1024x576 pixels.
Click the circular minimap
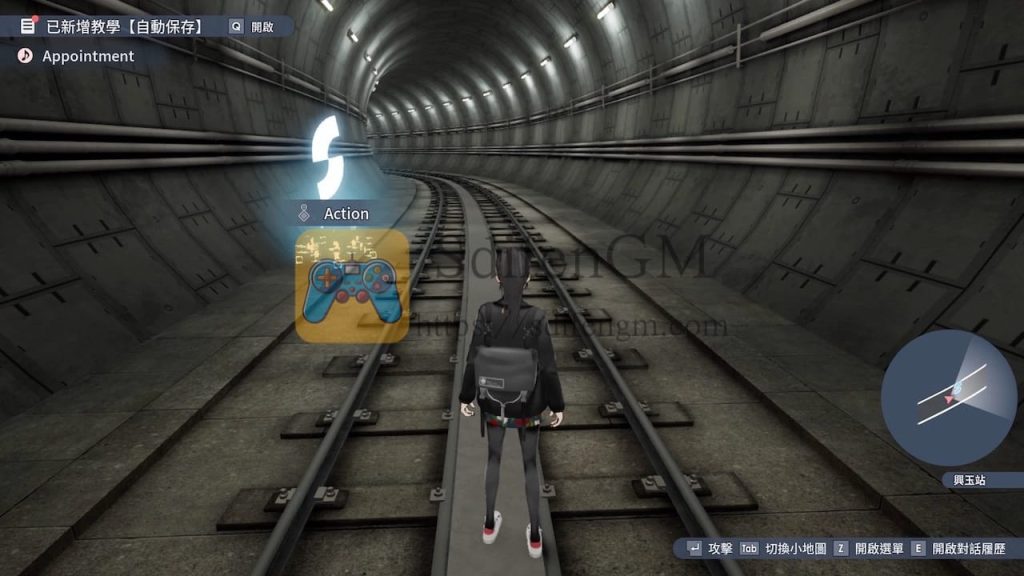pyautogui.click(x=948, y=398)
